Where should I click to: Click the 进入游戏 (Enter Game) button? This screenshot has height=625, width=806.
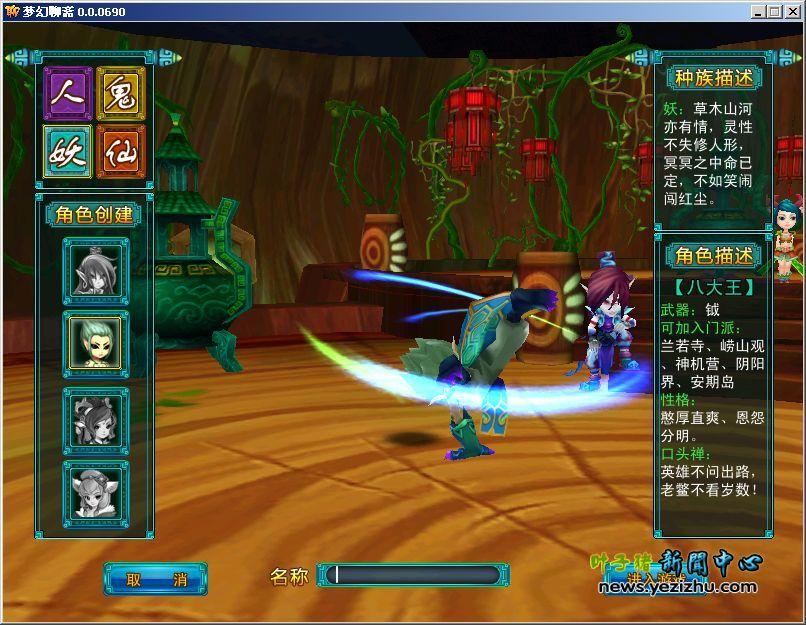click(656, 578)
